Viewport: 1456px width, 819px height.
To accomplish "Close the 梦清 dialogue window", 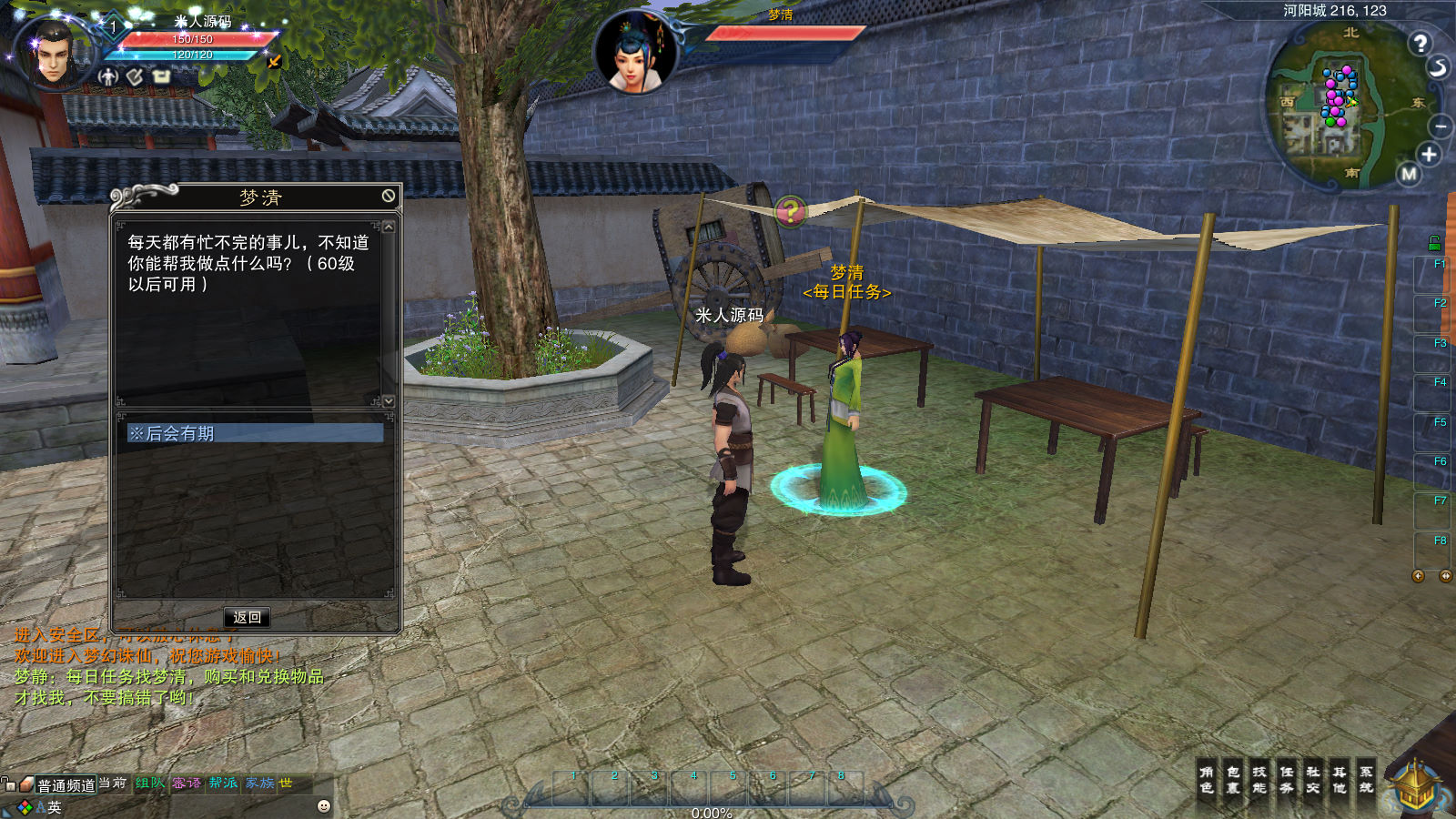I will (x=389, y=196).
